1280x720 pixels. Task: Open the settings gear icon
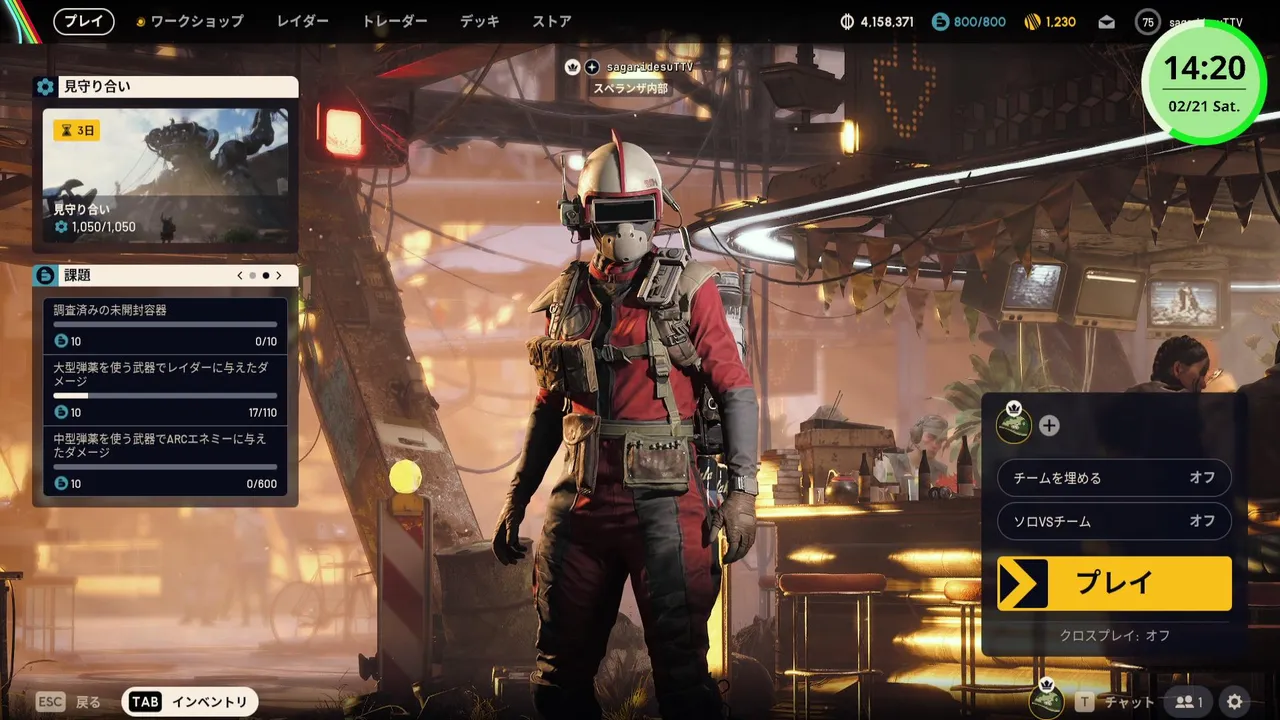pos(1235,702)
